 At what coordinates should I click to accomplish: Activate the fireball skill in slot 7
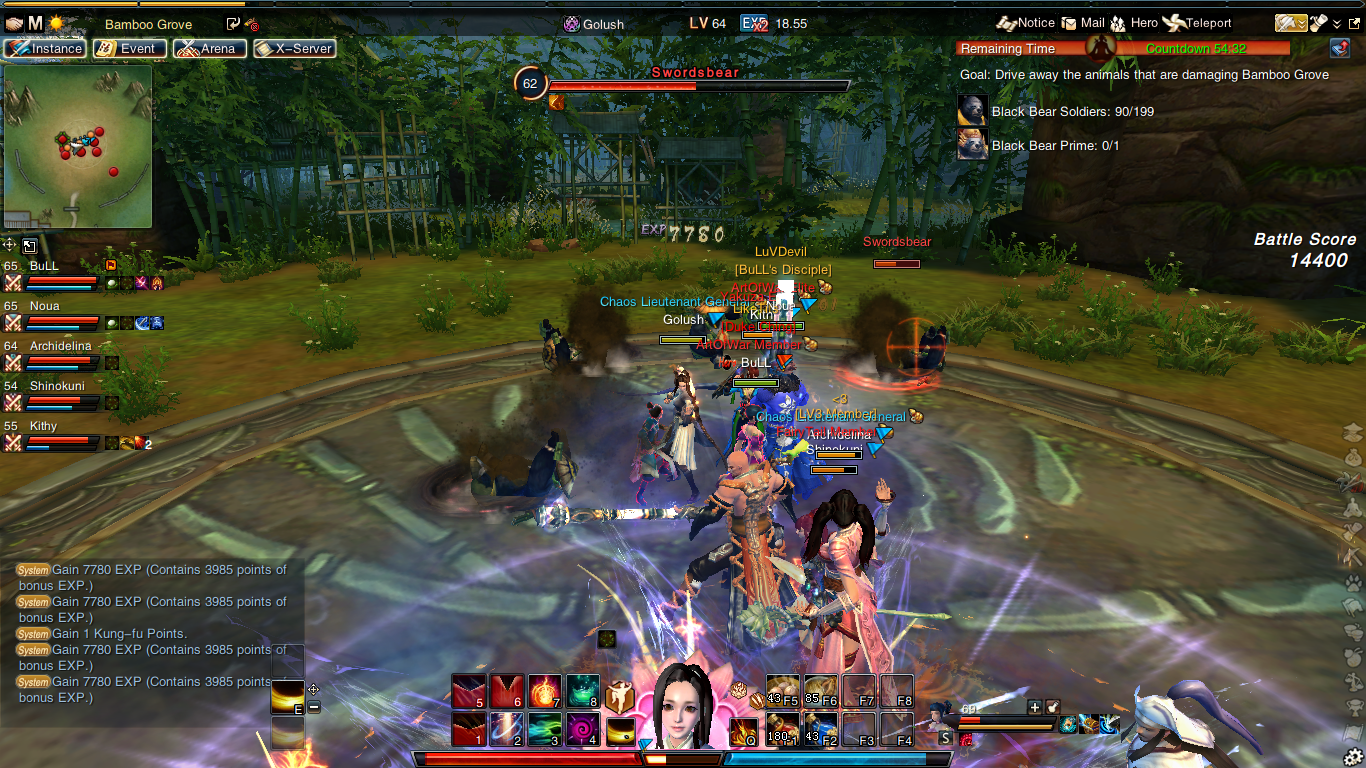coord(544,691)
